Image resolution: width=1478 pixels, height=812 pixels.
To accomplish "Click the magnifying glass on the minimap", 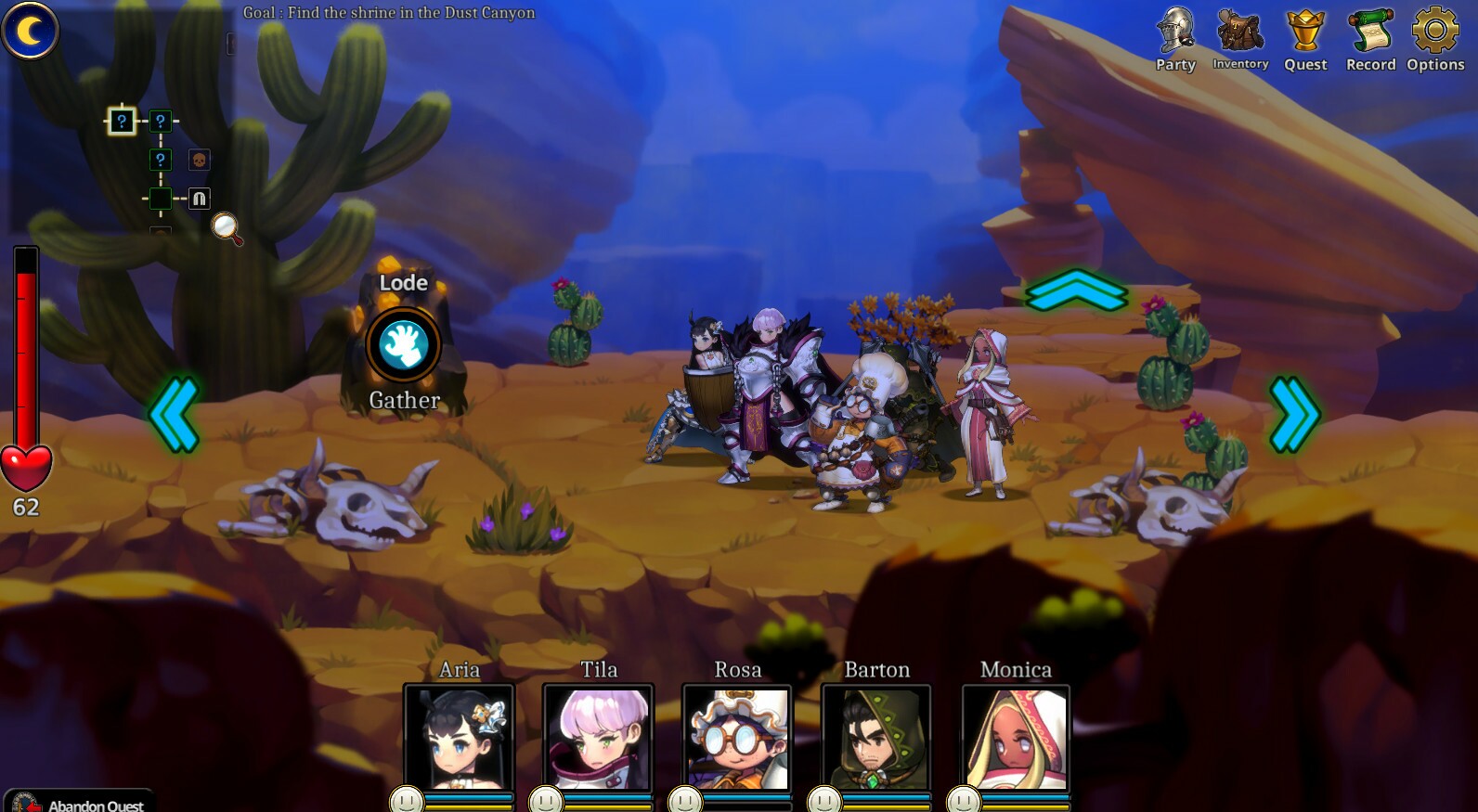I will 225,226.
